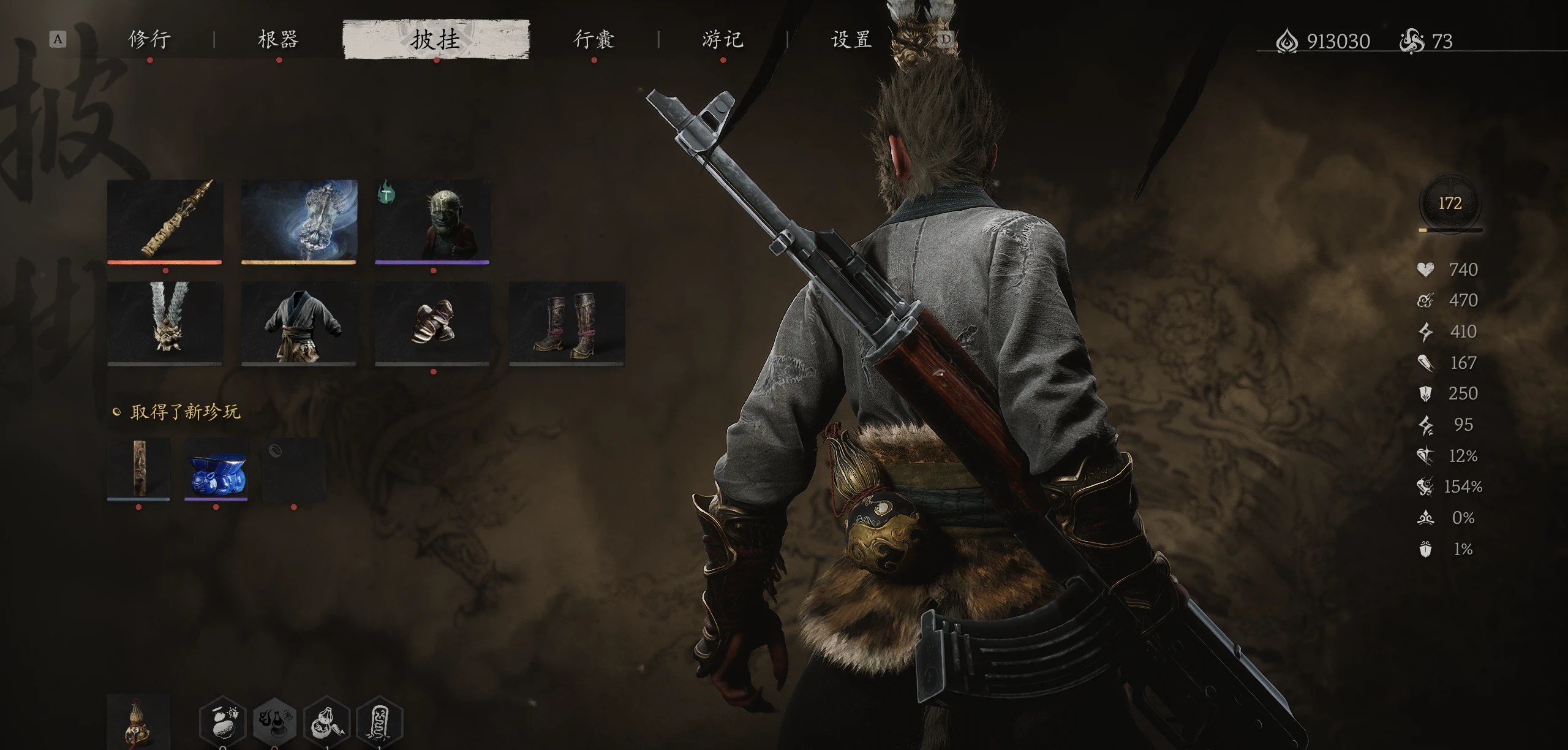Screen dimensions: 1568x750
Task: Open the 根器 tab
Action: 278,40
